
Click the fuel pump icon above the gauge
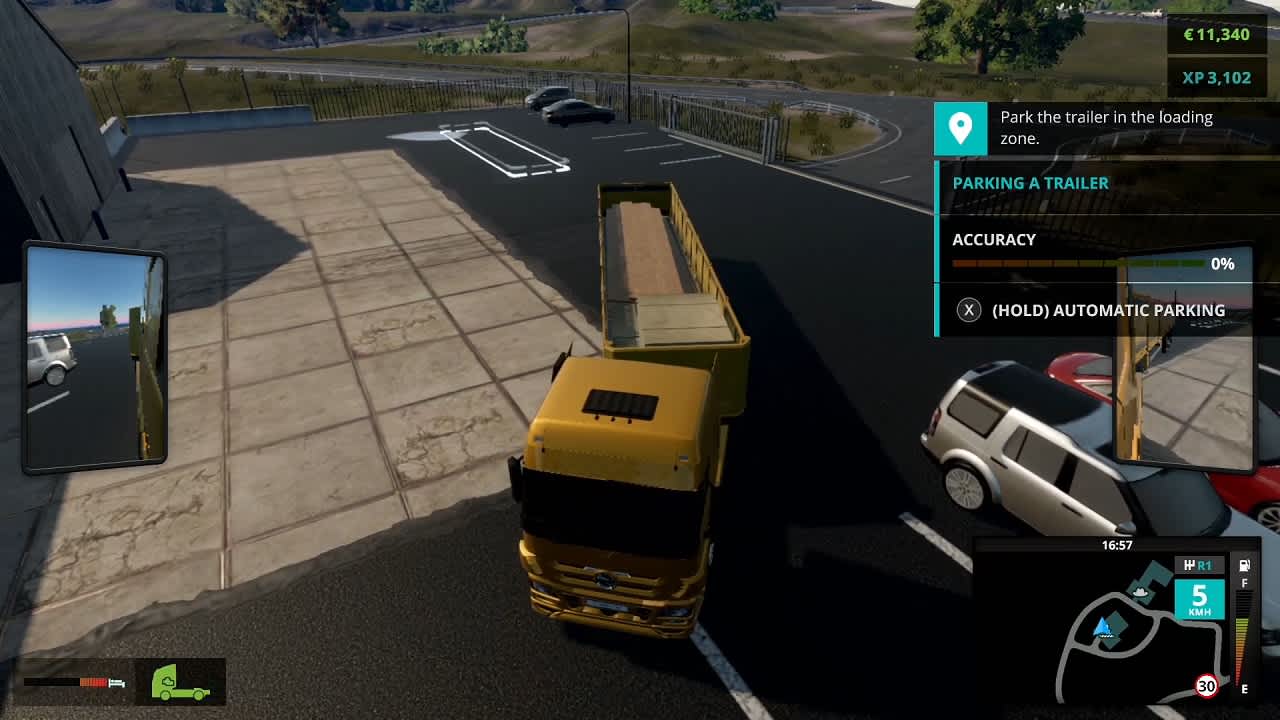(x=1242, y=565)
